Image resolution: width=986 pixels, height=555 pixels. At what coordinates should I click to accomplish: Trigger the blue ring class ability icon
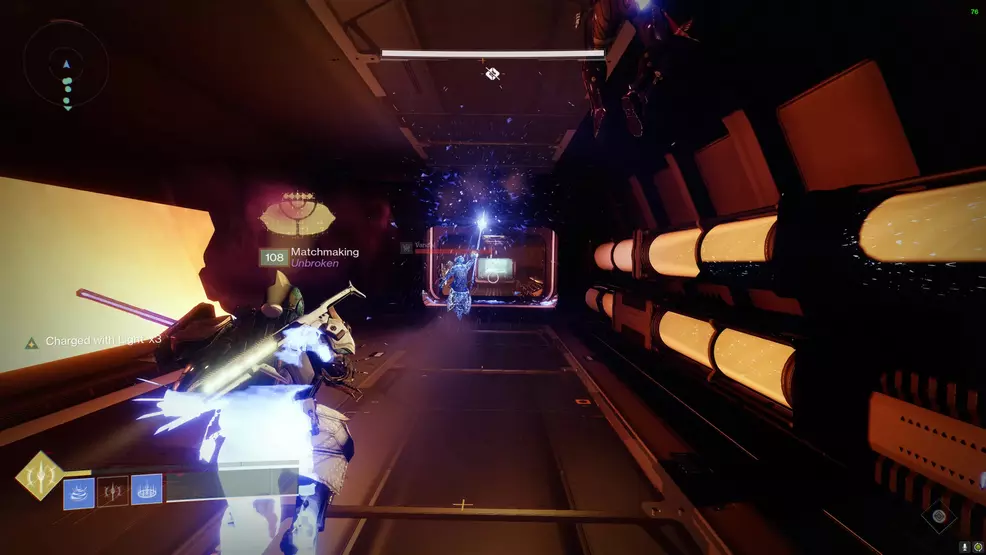(146, 491)
